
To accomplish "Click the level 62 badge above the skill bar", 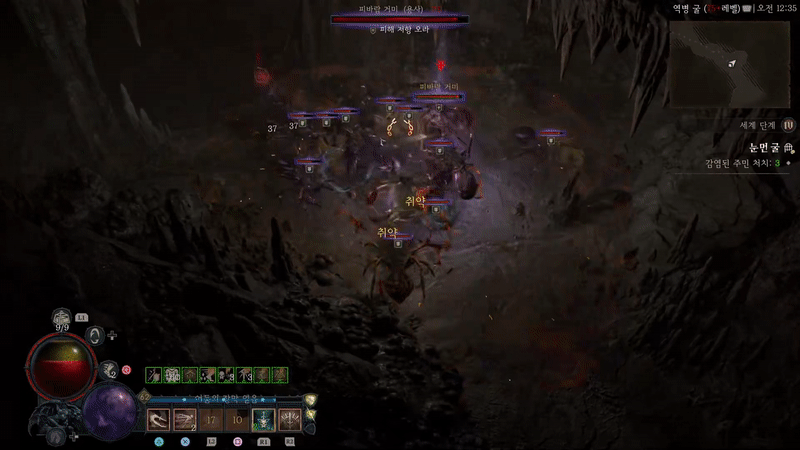I will pyautogui.click(x=144, y=397).
